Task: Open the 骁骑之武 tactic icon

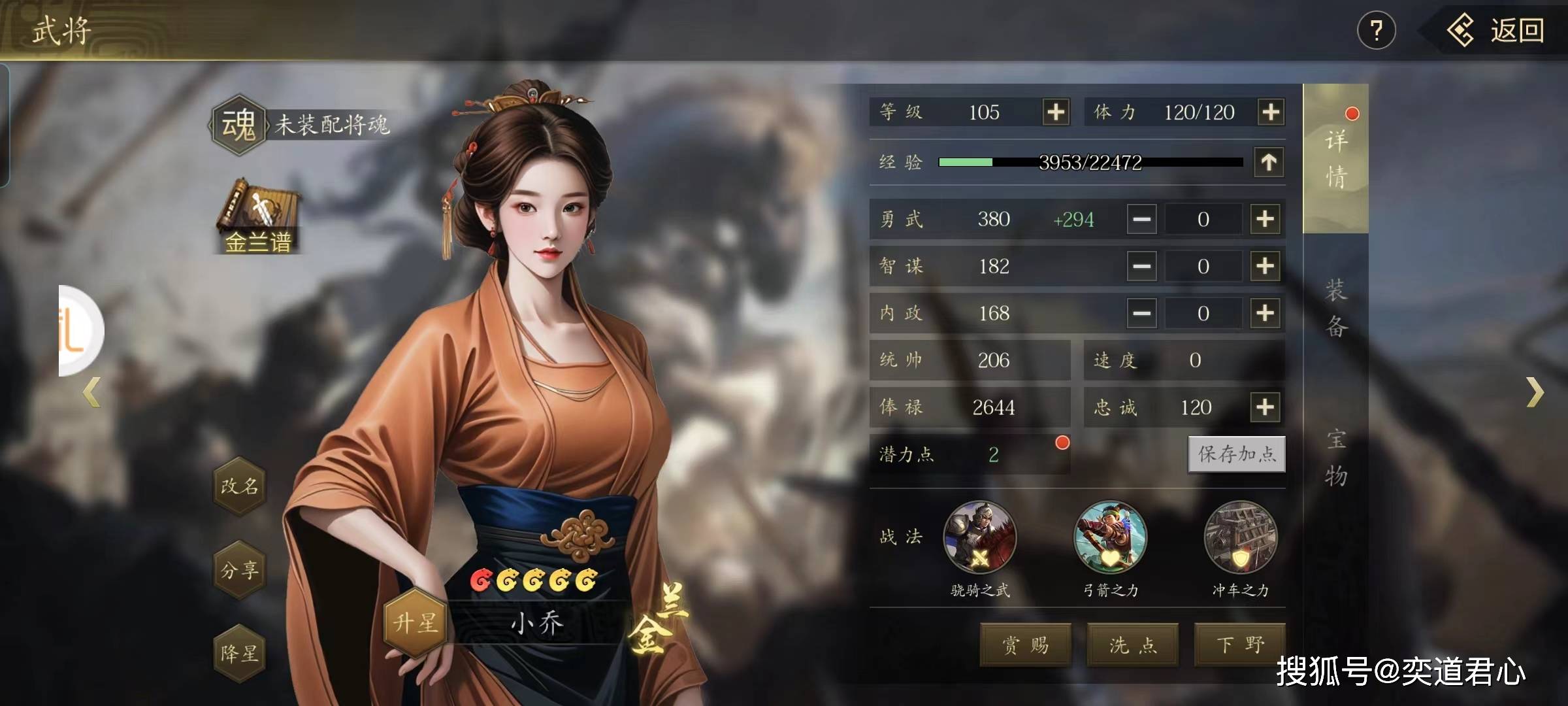Action: 979,538
